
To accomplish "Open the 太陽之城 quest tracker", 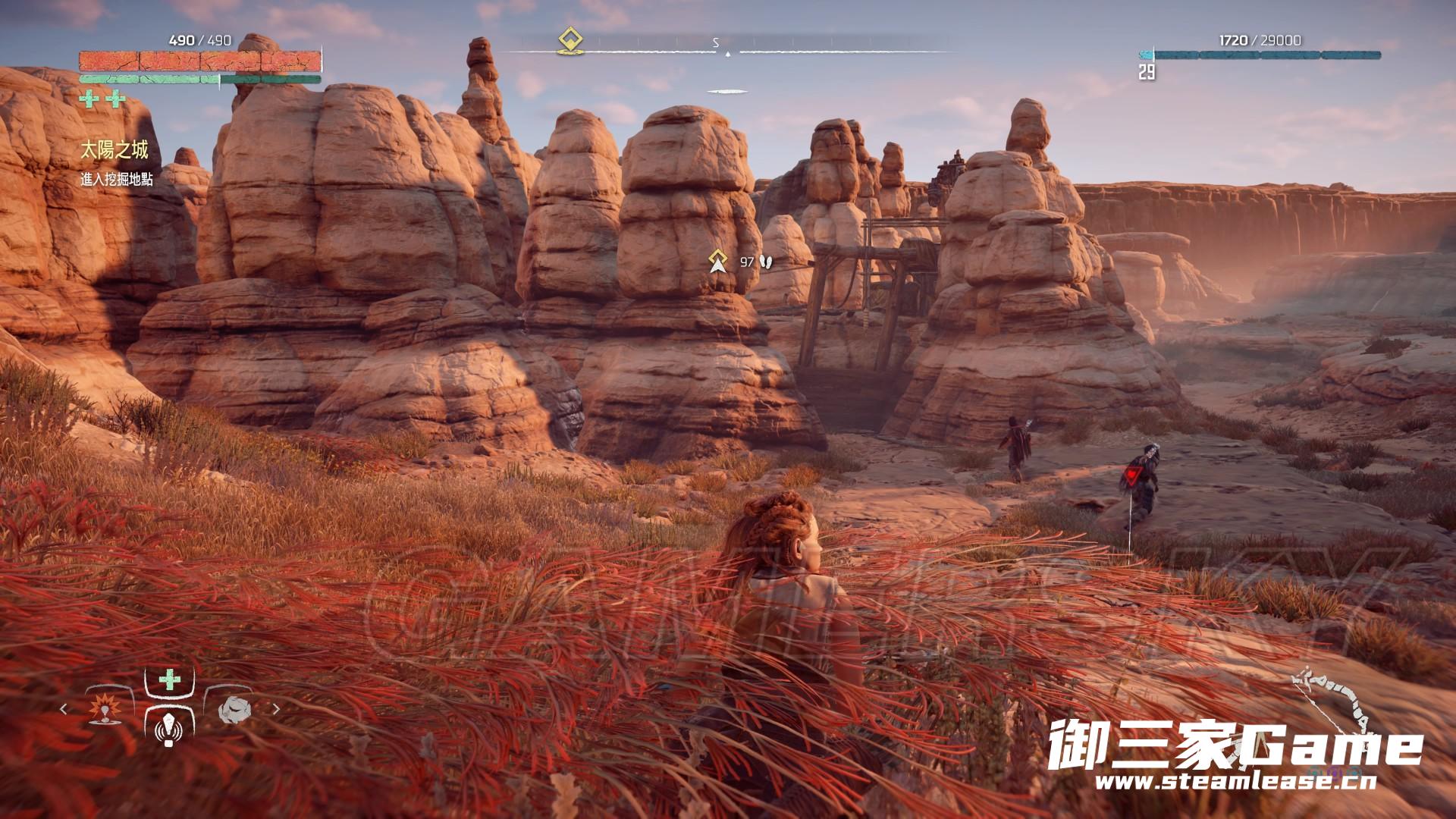I will (x=115, y=150).
